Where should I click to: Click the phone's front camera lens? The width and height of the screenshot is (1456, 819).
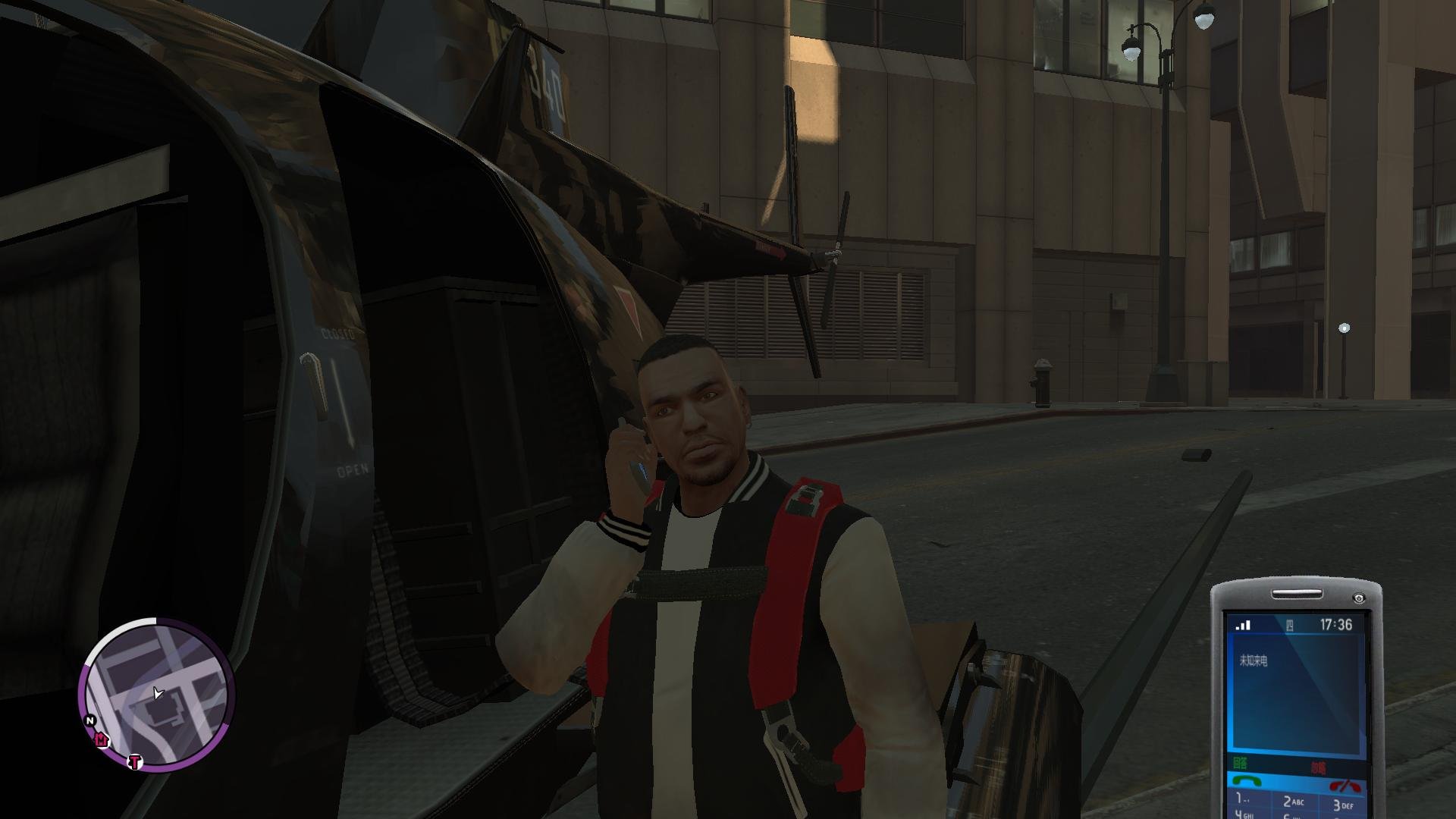(1359, 597)
